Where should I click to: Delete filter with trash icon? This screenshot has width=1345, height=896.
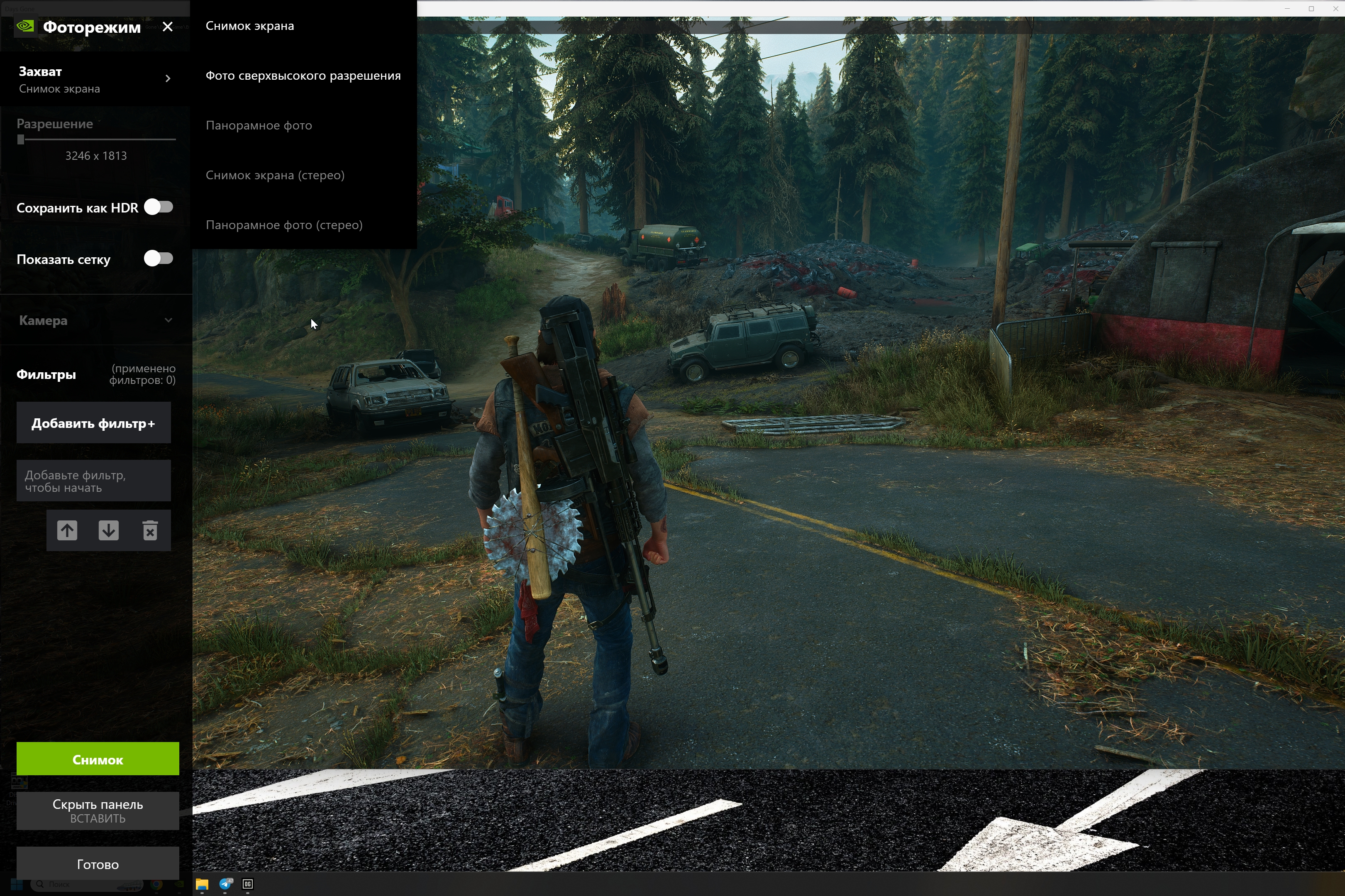pyautogui.click(x=150, y=530)
